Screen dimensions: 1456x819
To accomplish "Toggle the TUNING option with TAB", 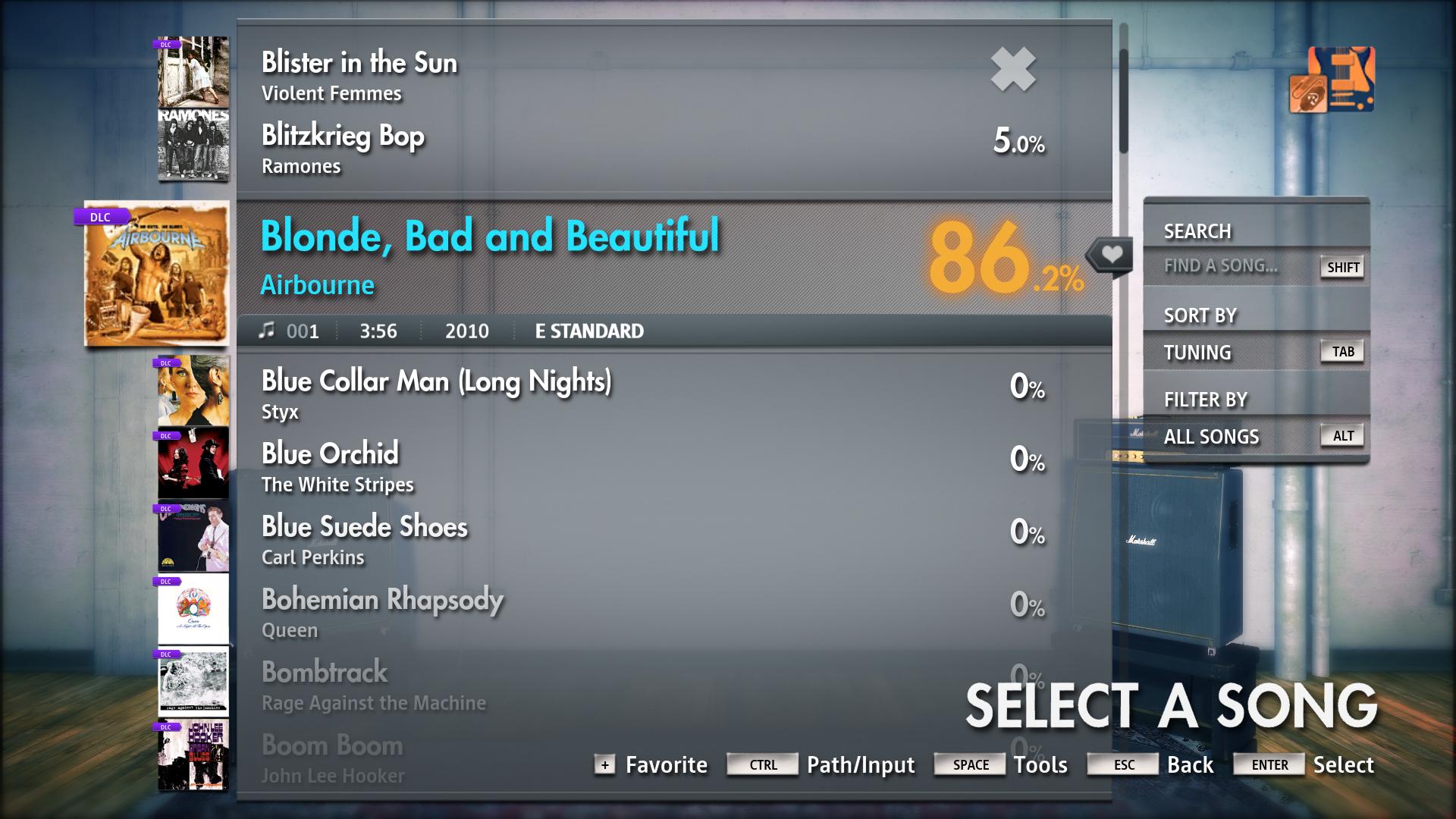I will 1341,352.
